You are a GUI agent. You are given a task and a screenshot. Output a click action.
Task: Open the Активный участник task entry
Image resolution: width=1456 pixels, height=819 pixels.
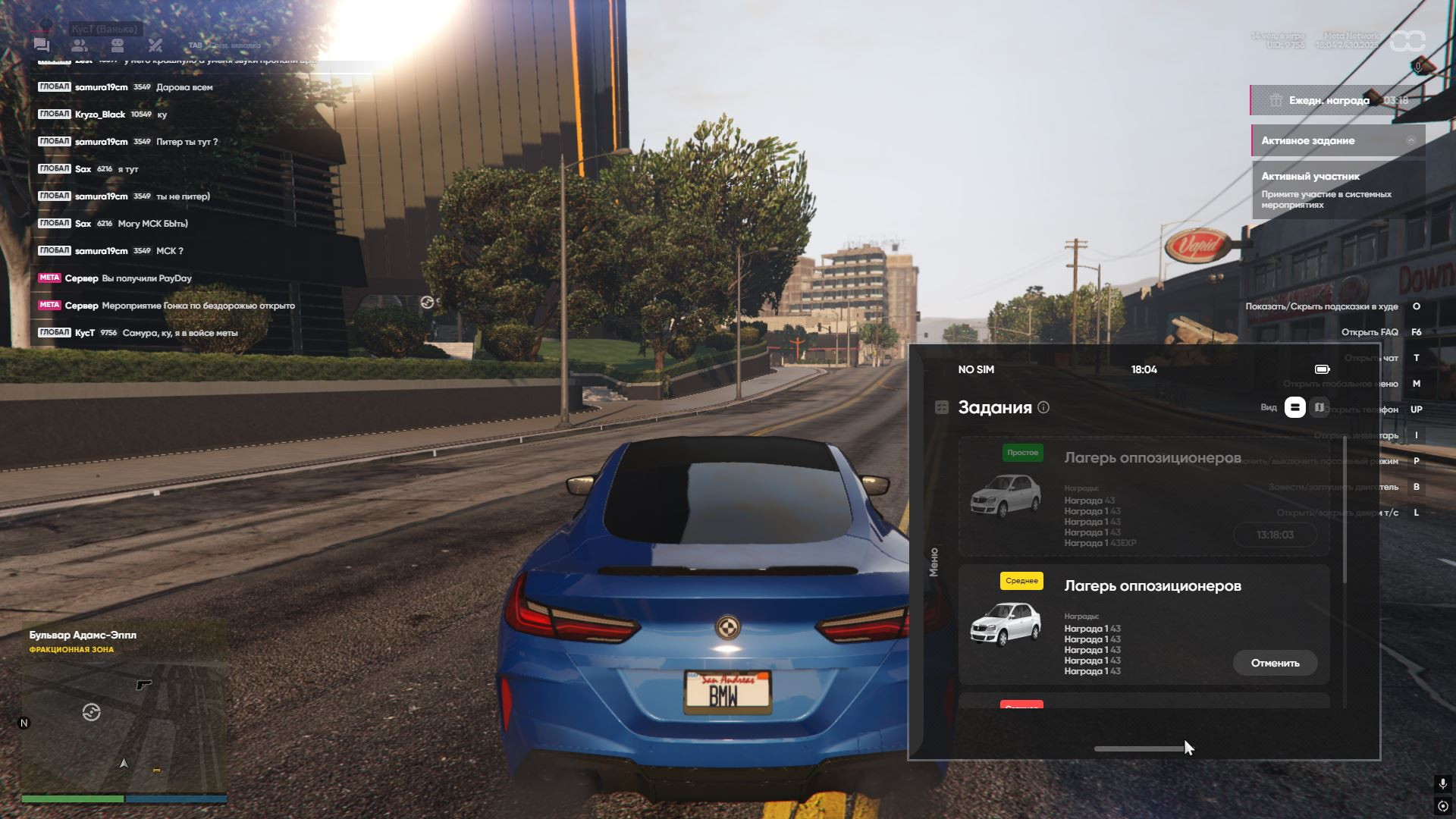[x=1338, y=190]
